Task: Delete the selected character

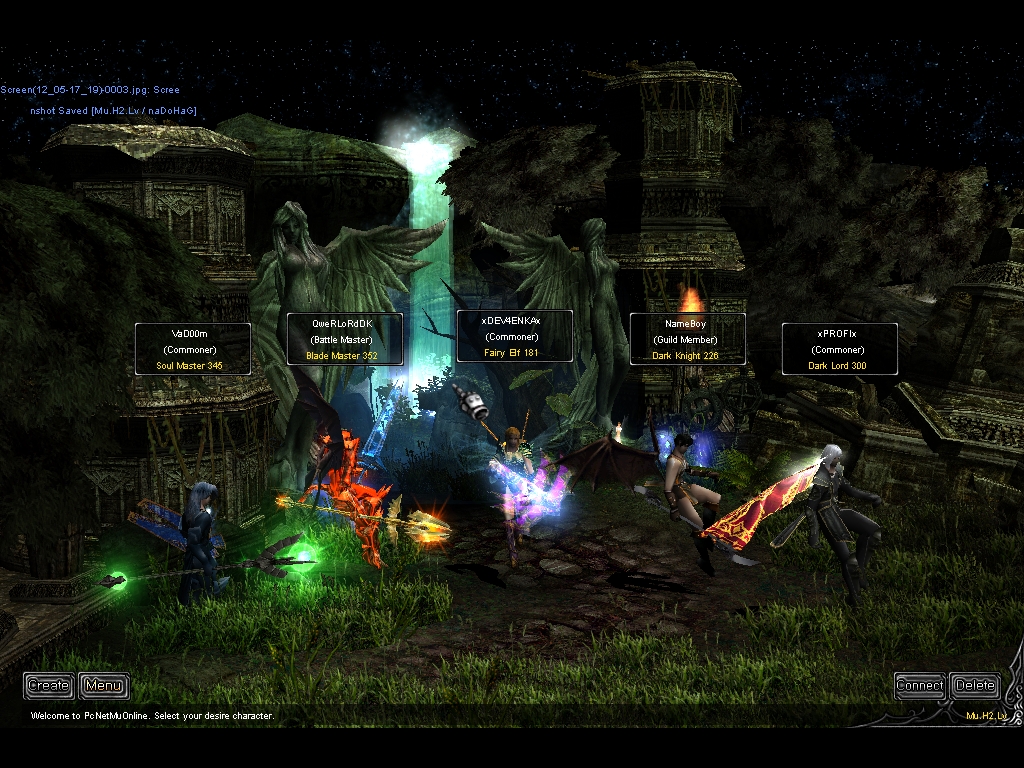Action: (974, 685)
